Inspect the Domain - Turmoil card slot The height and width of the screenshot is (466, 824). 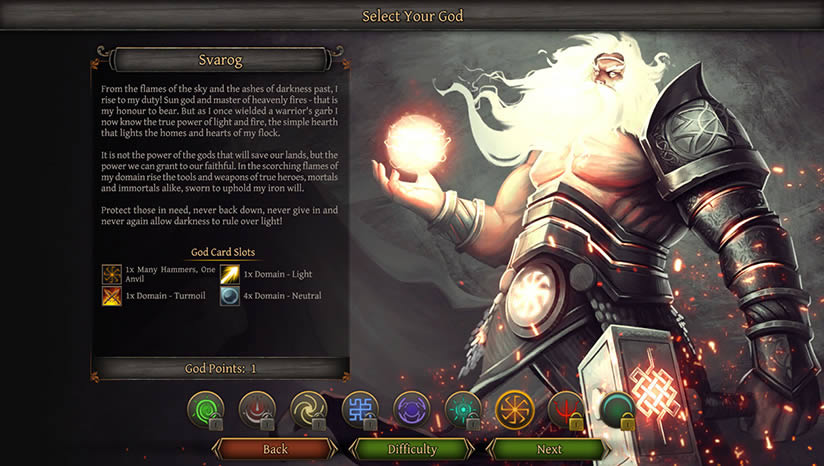112,296
